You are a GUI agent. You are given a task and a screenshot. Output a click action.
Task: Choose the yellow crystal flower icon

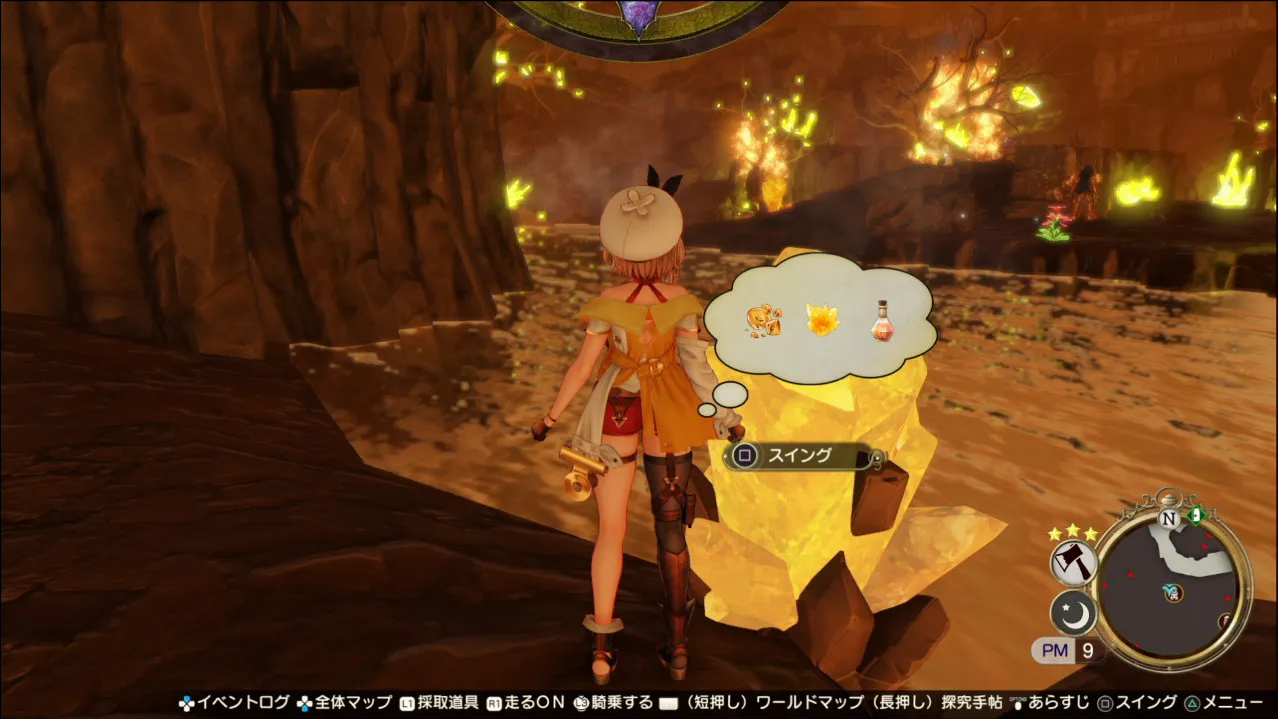click(823, 320)
